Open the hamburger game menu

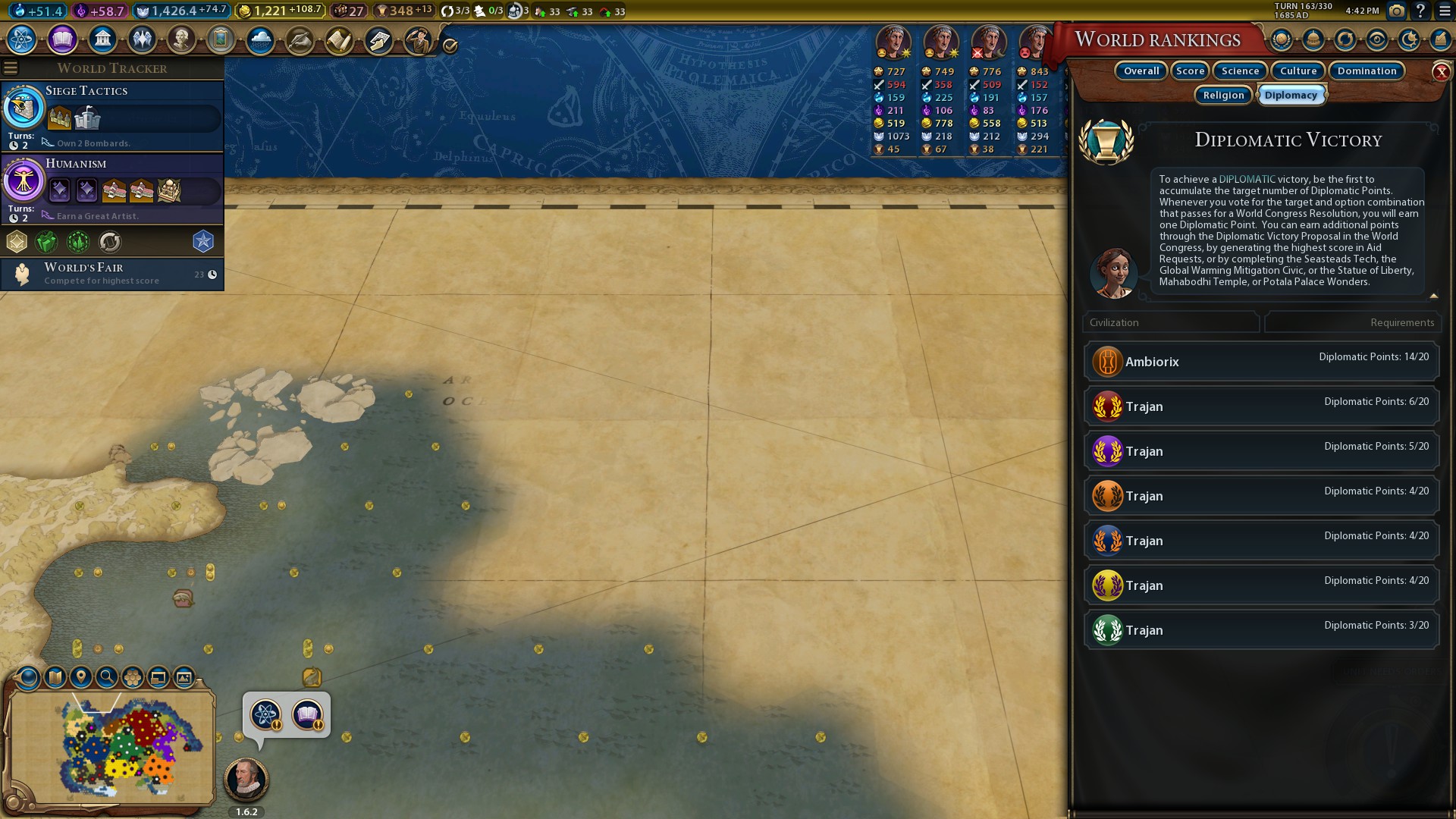[x=1445, y=11]
